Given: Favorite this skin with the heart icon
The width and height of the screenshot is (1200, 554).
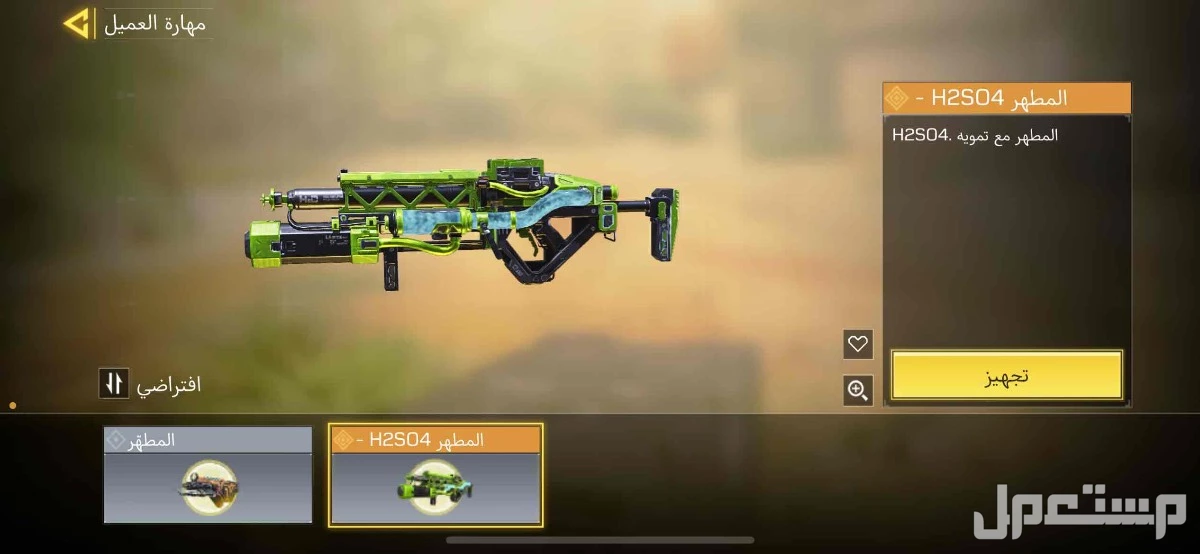Looking at the screenshot, I should point(857,344).
